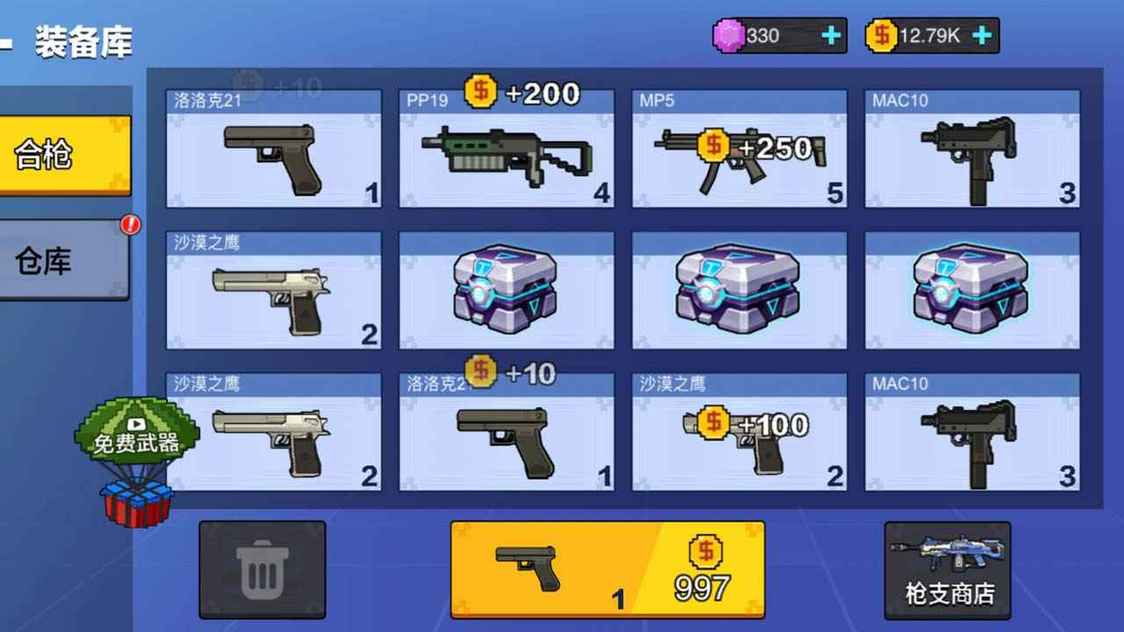
Task: Open the 仓库 warehouse tab
Action: pyautogui.click(x=64, y=260)
